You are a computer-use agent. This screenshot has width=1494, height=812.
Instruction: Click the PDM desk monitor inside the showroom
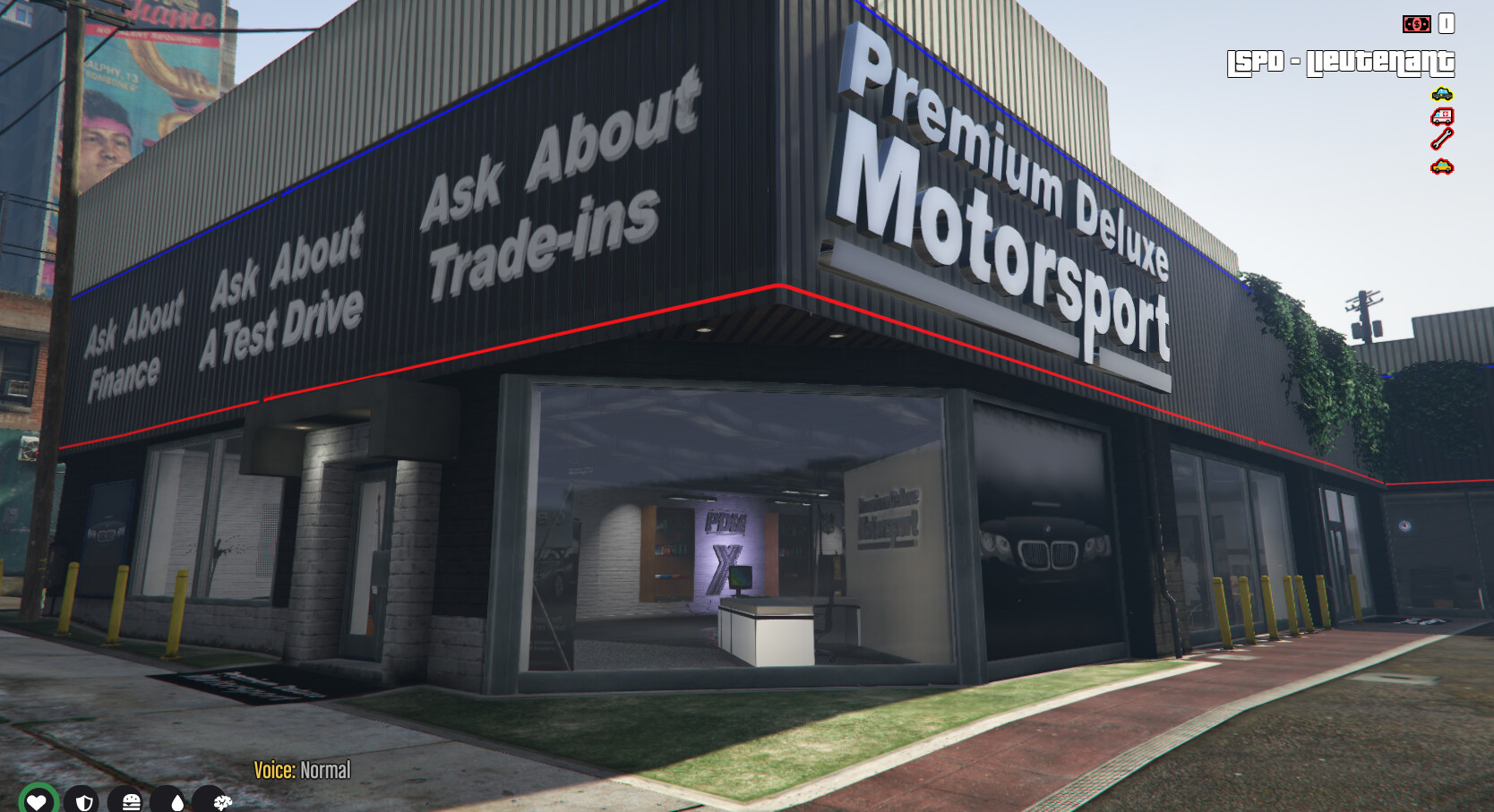pos(740,580)
